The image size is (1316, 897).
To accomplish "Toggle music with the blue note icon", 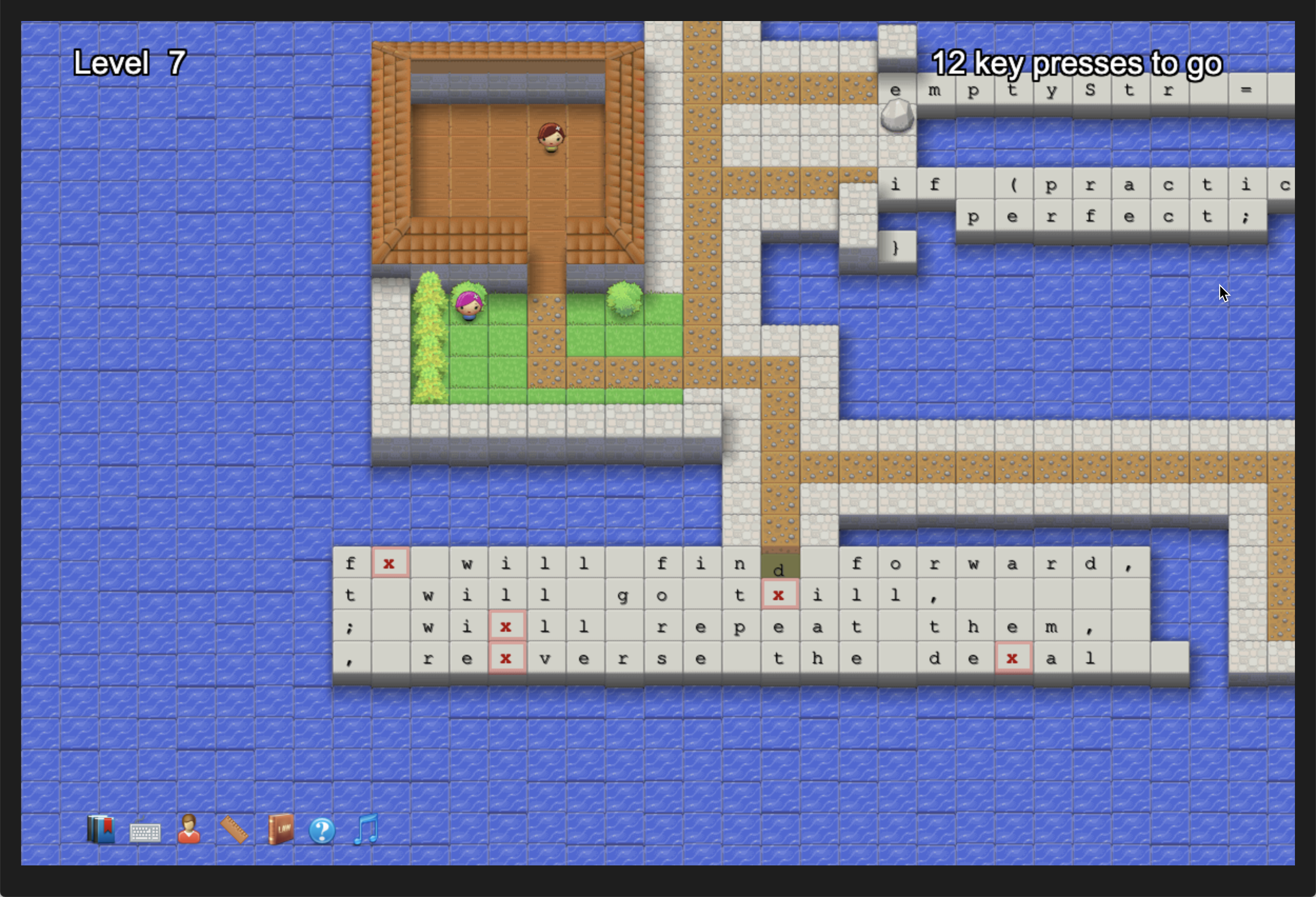I will pos(366,830).
